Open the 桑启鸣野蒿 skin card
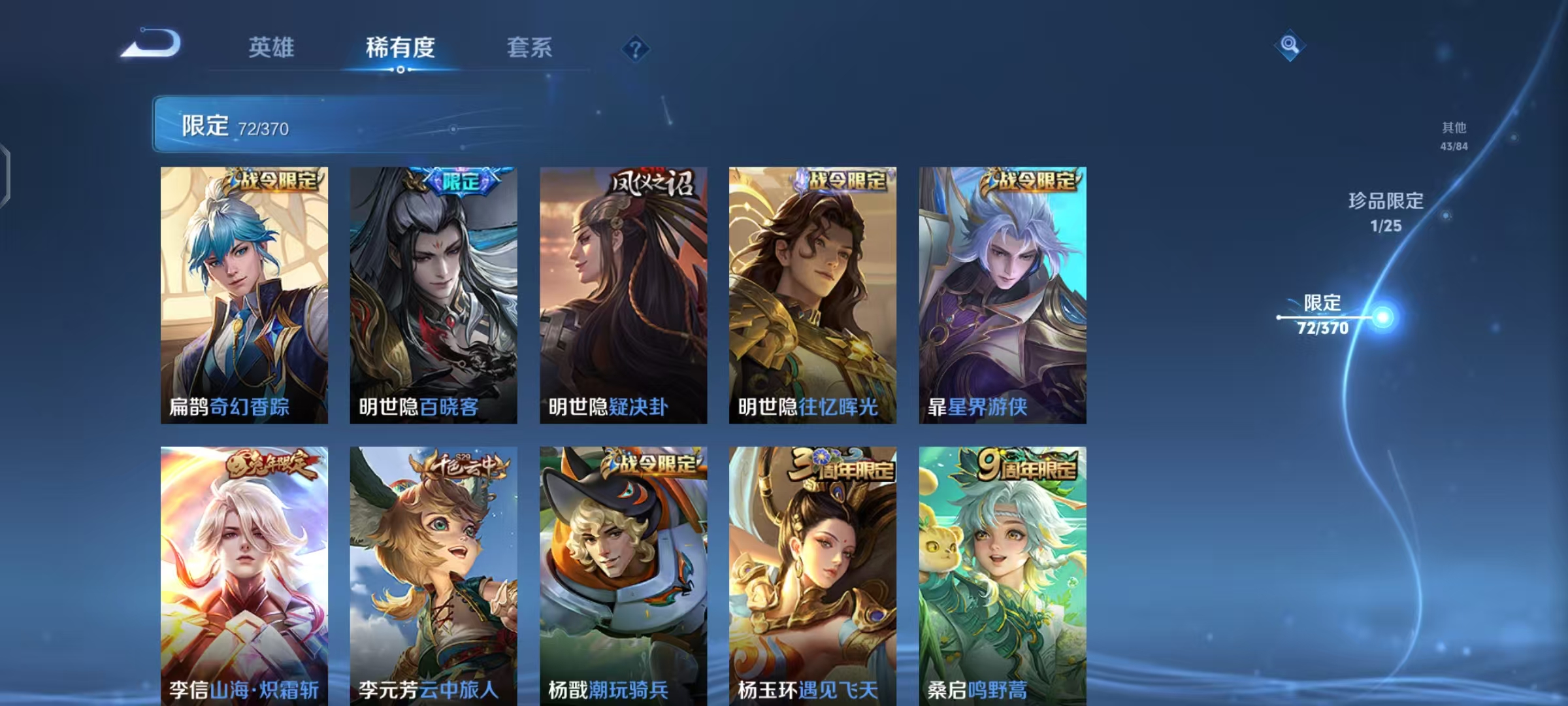This screenshot has width=1568, height=706. pos(1003,575)
